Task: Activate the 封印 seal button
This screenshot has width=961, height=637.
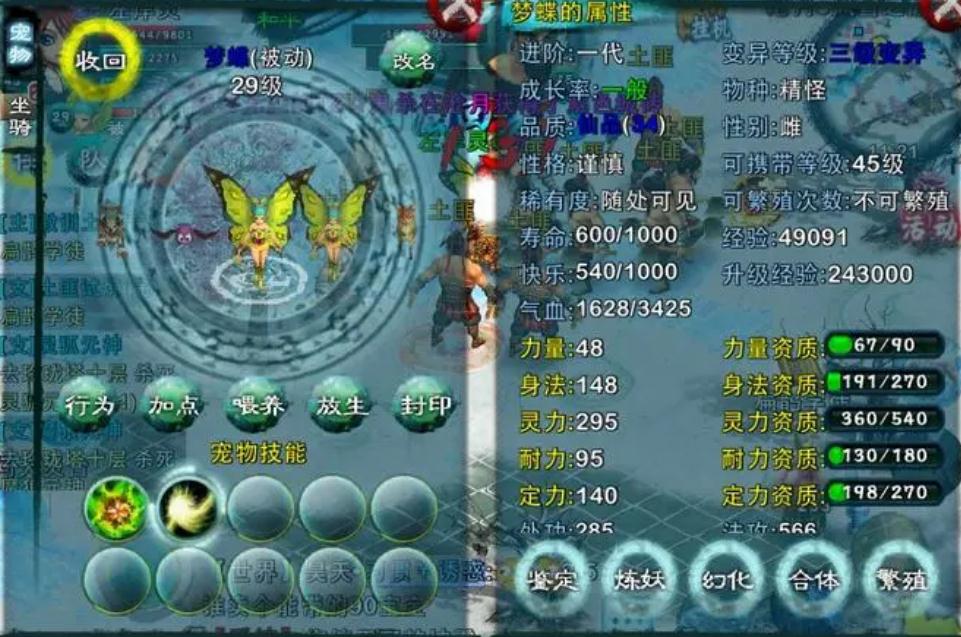Action: tap(425, 406)
